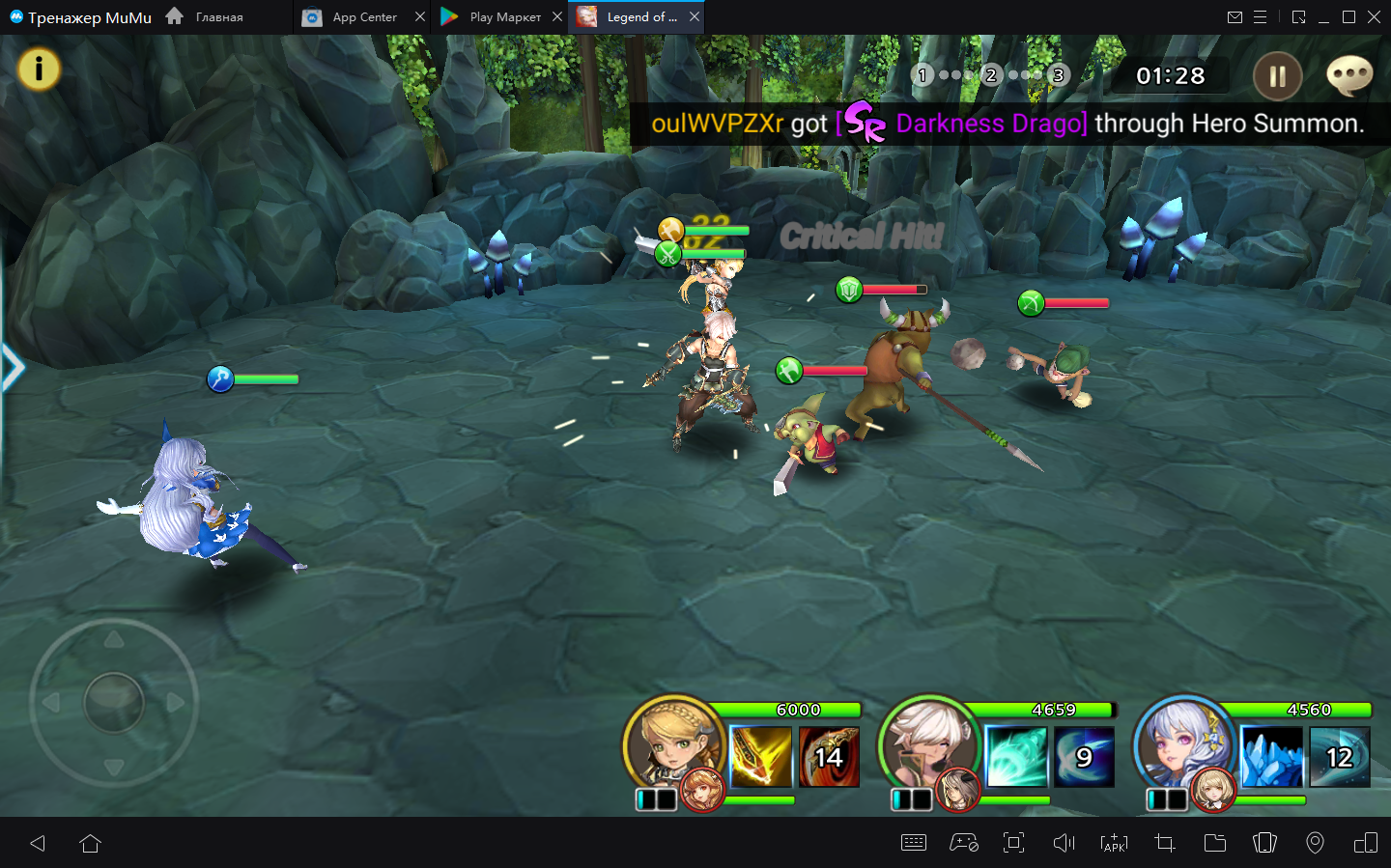Pause the battle
Screen dimensions: 1391x868
[x=1277, y=76]
